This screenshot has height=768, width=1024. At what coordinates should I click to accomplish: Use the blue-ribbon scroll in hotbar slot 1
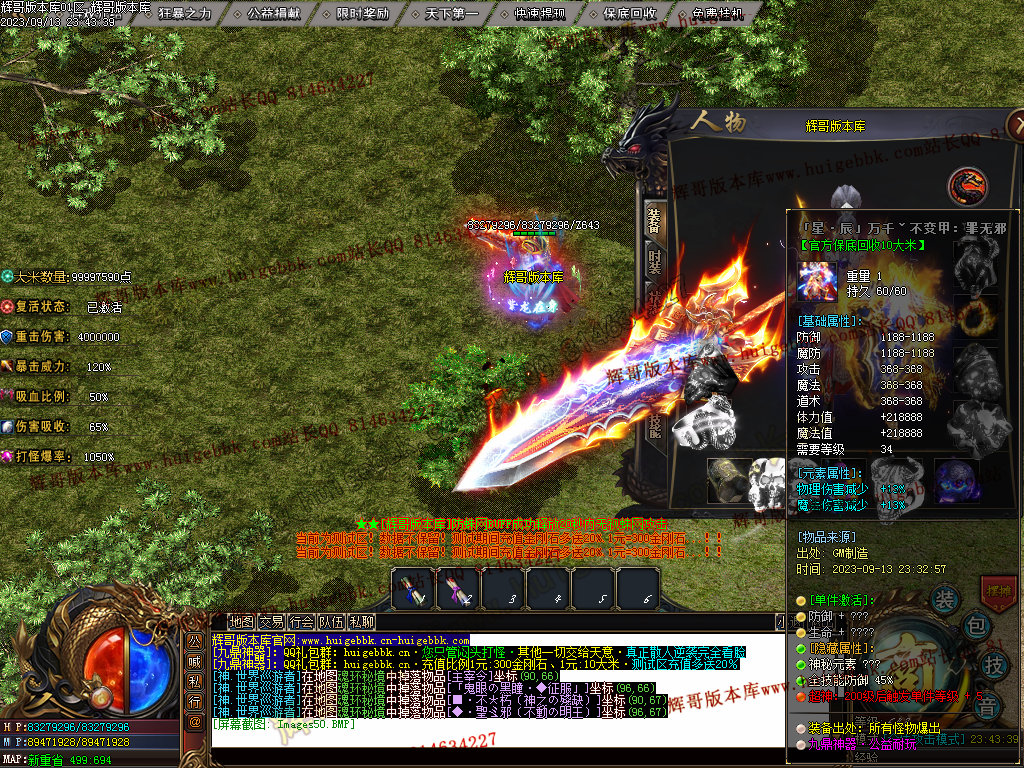tap(412, 589)
